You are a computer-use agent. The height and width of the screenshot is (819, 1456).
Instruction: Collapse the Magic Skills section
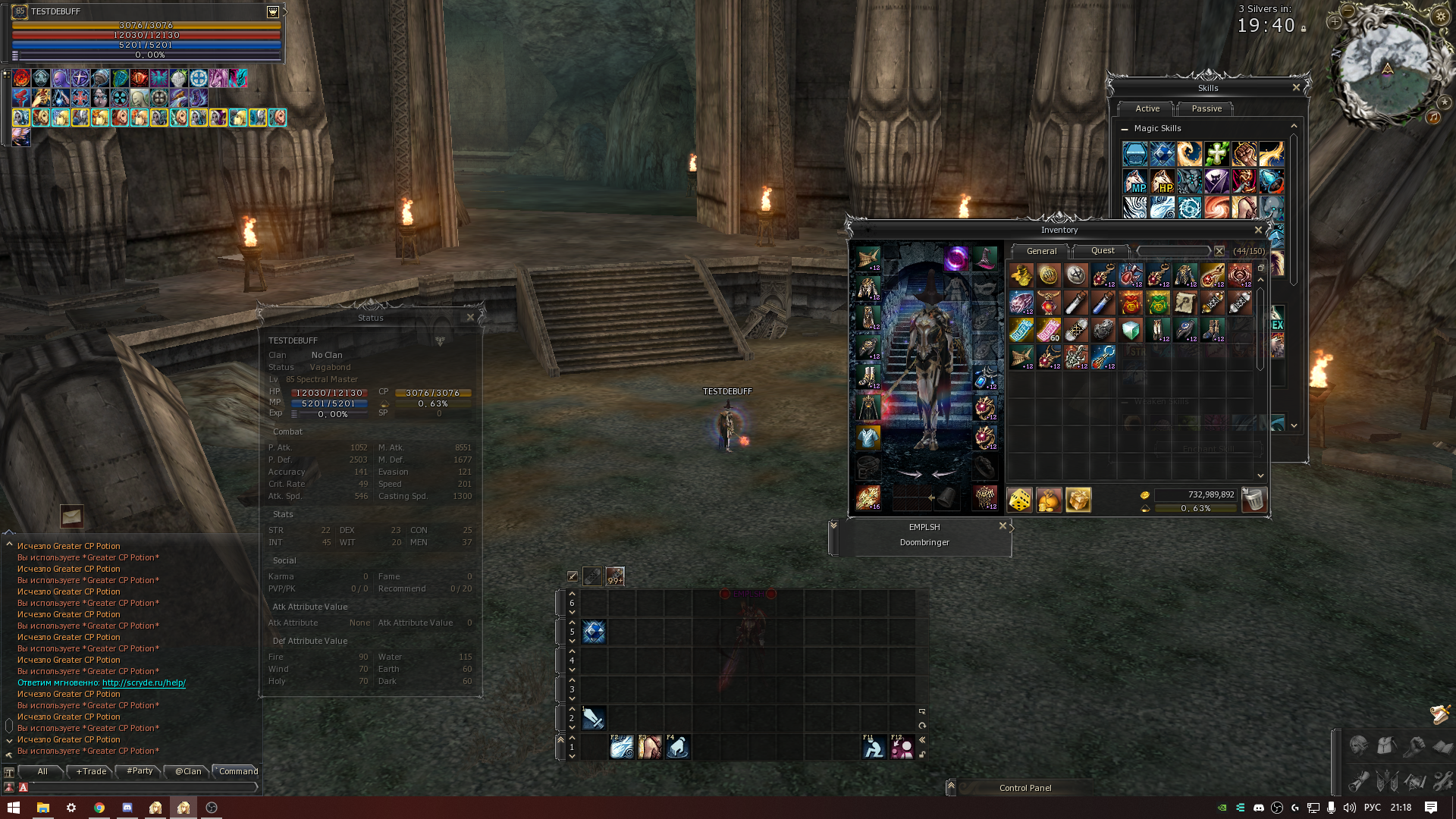coord(1125,129)
